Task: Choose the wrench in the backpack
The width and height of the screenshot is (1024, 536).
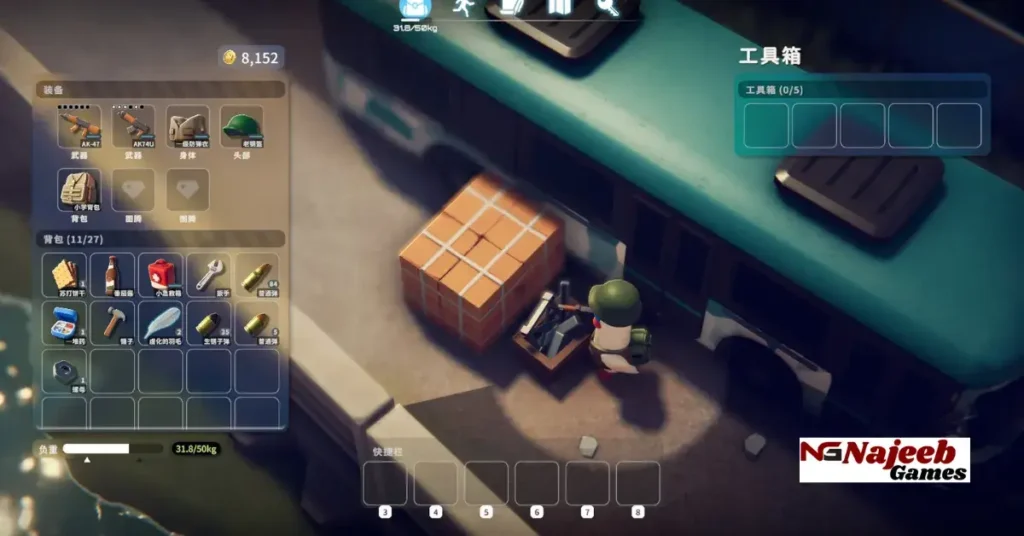Action: coord(208,274)
